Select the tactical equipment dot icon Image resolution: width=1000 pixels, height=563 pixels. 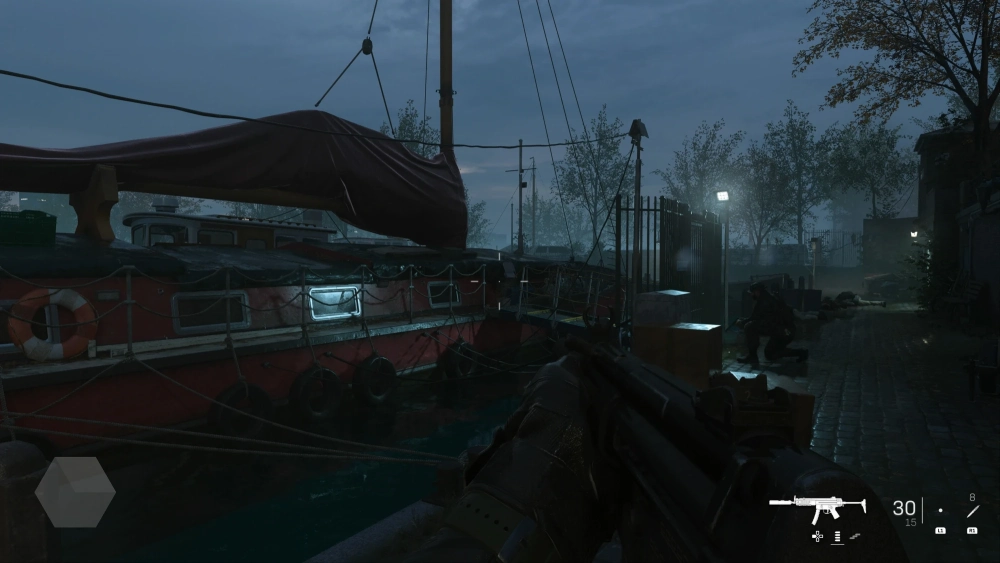[940, 511]
